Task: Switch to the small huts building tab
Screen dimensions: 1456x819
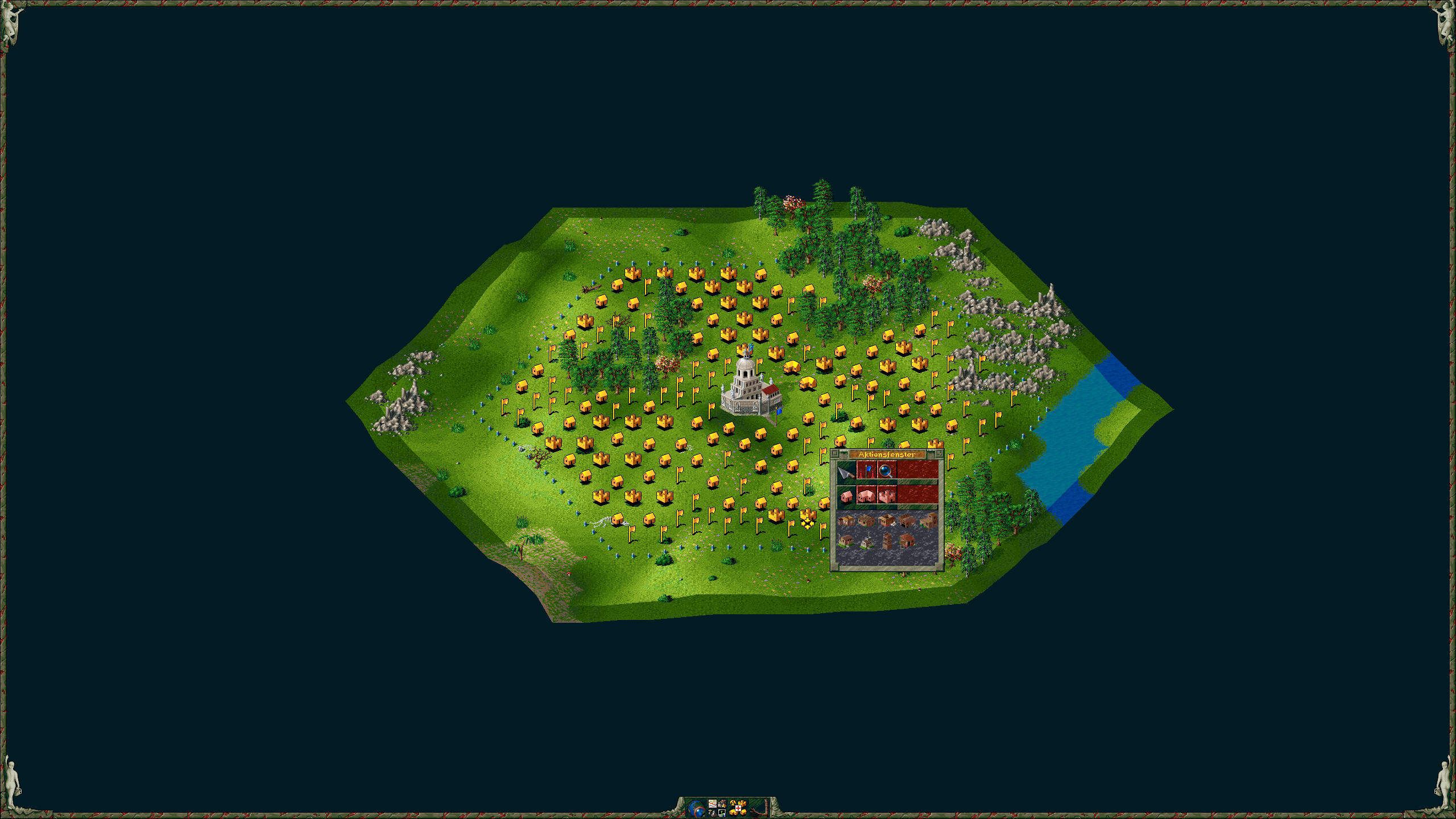Action: 846,497
